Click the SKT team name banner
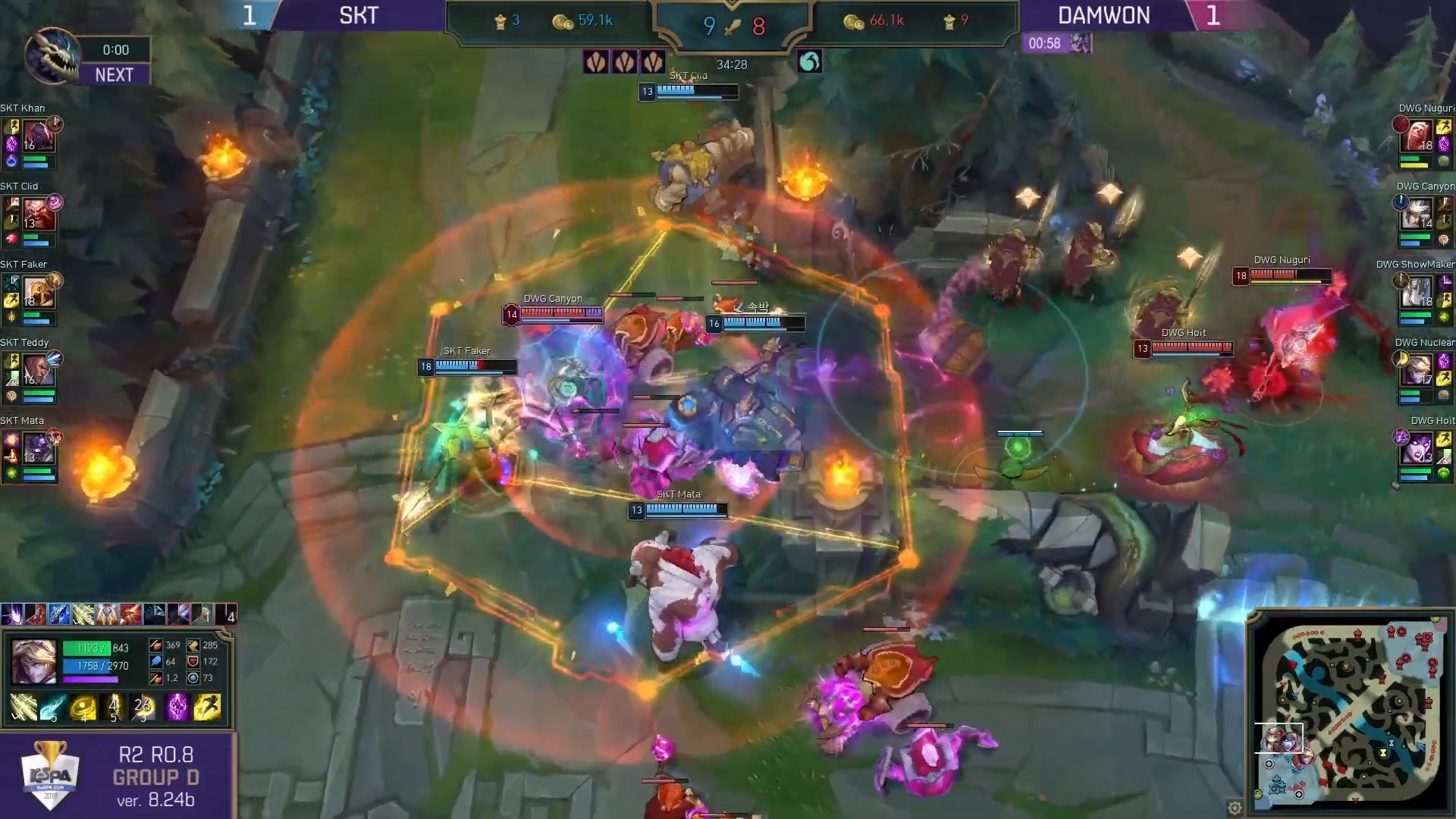The width and height of the screenshot is (1456, 819). (358, 14)
